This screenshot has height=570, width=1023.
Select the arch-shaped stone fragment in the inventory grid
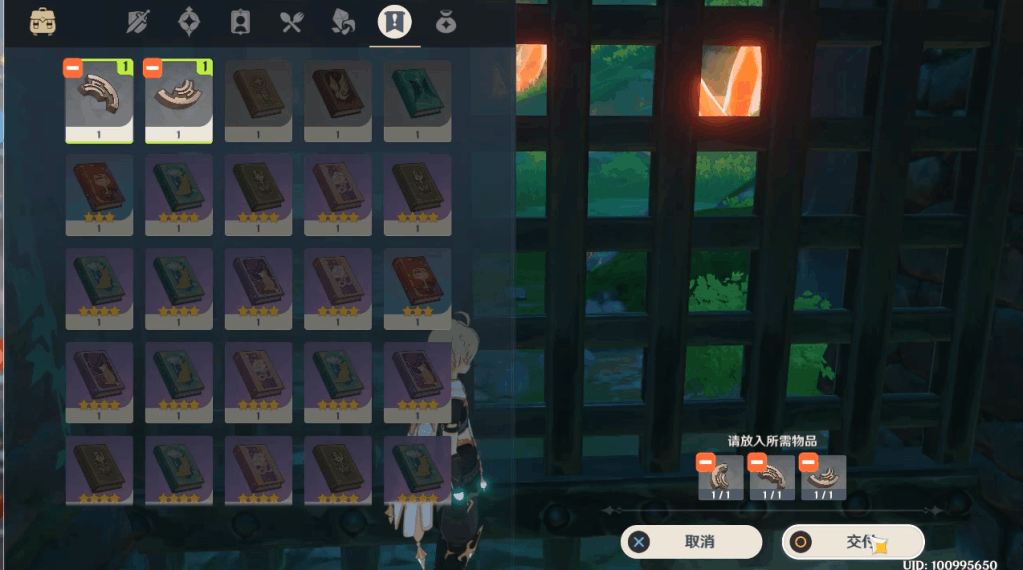coord(99,100)
